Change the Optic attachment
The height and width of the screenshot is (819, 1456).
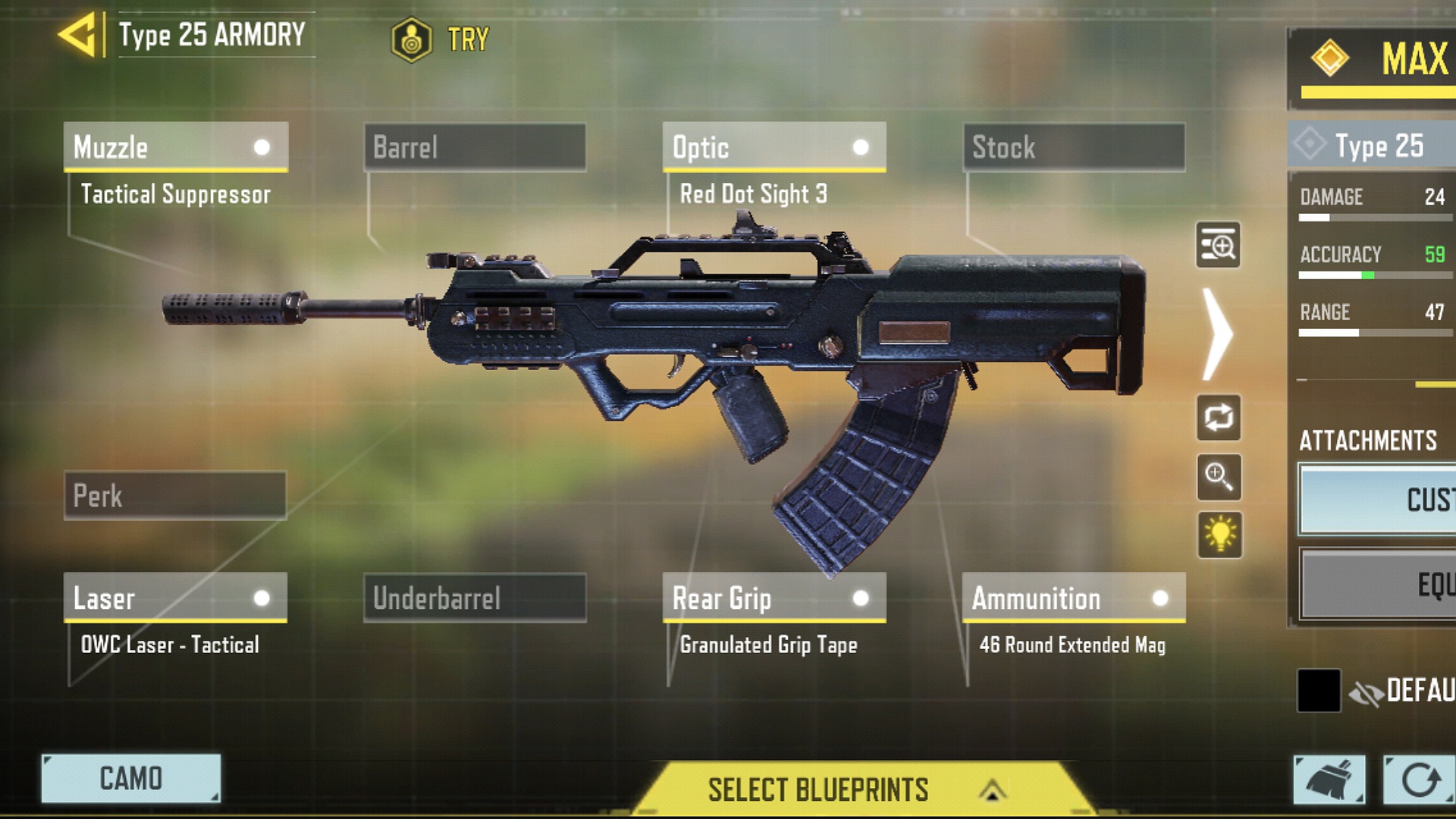click(x=774, y=147)
